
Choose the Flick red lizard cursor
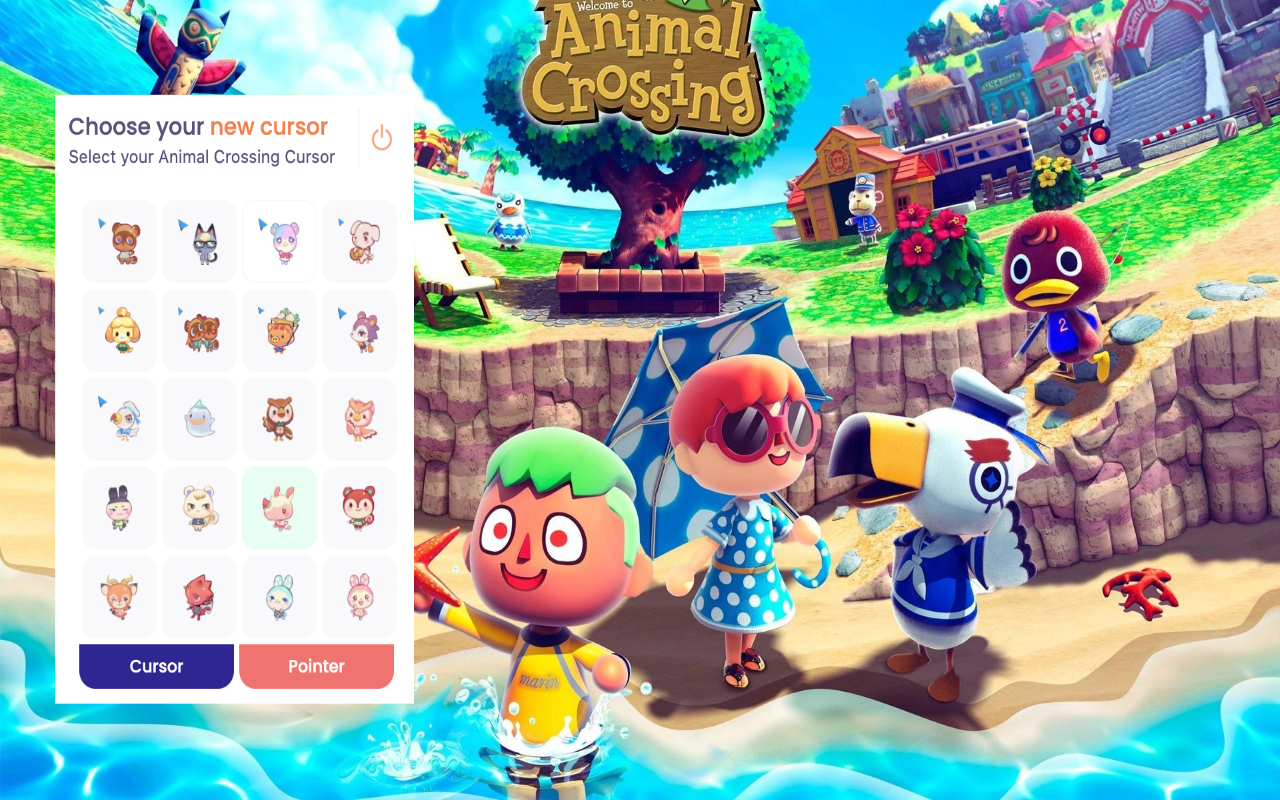tap(199, 596)
